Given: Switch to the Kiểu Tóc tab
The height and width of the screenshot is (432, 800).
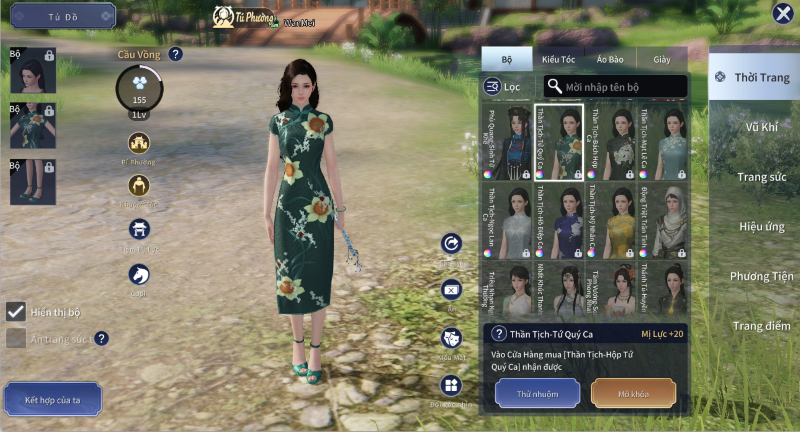Looking at the screenshot, I should (x=558, y=59).
